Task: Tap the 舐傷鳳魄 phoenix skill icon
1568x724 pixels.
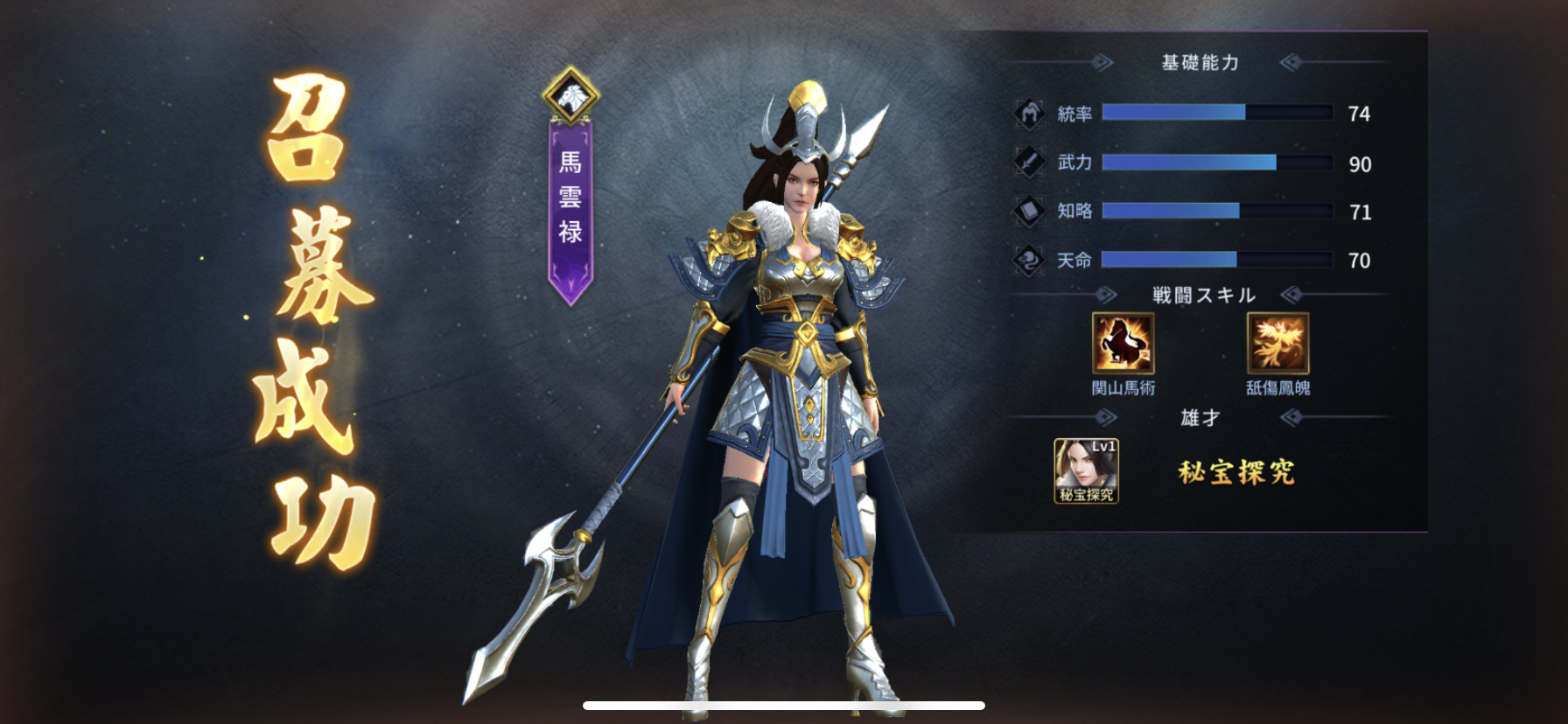Action: click(1277, 344)
